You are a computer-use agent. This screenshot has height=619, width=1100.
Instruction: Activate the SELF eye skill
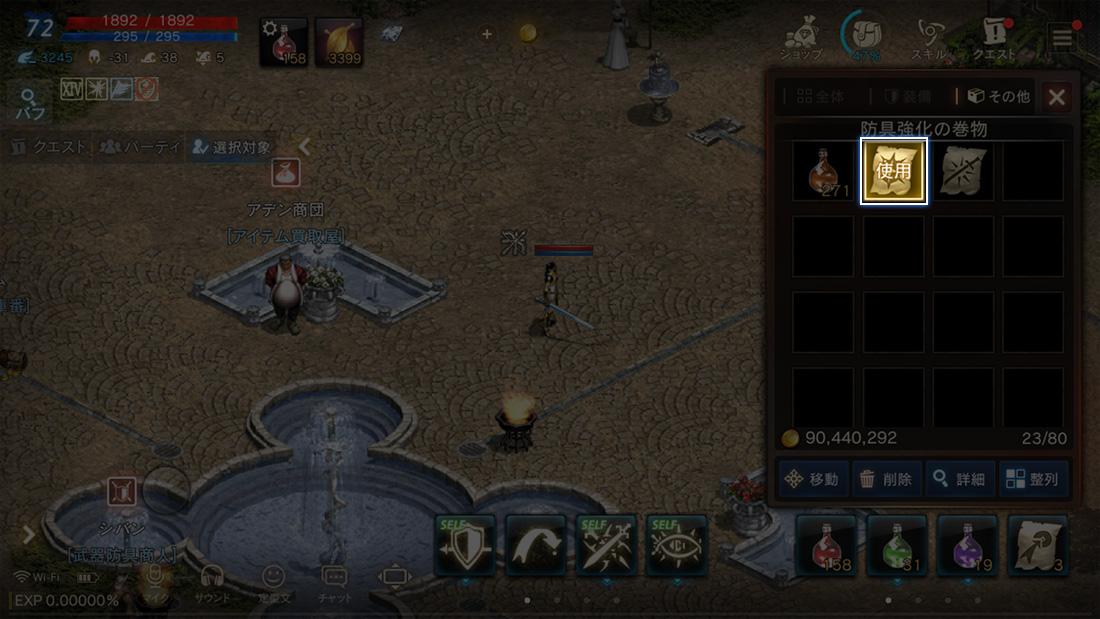coord(677,546)
